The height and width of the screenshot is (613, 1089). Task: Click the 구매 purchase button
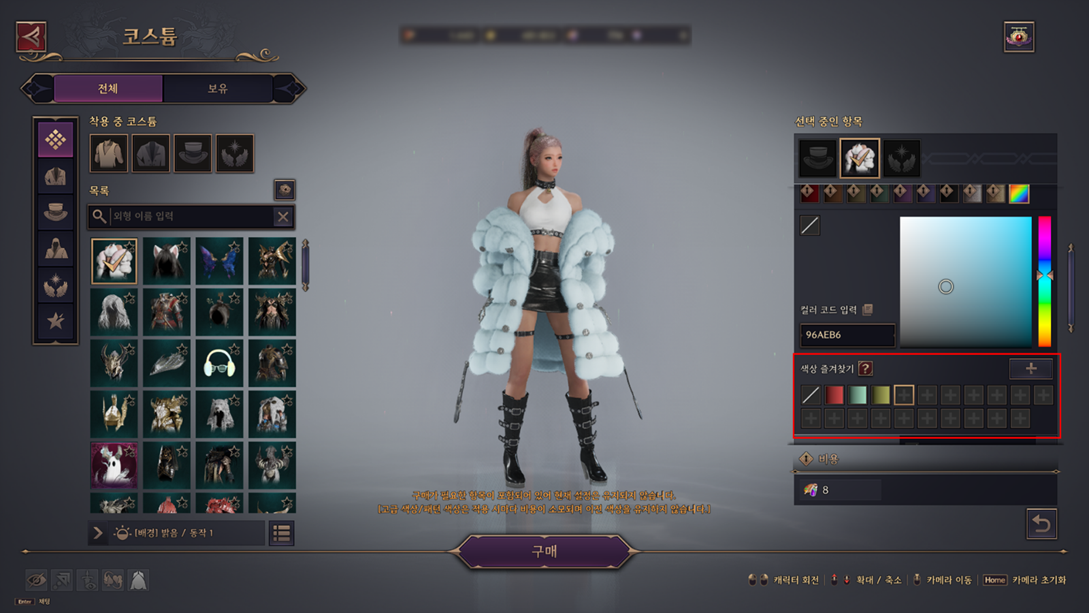(x=545, y=551)
